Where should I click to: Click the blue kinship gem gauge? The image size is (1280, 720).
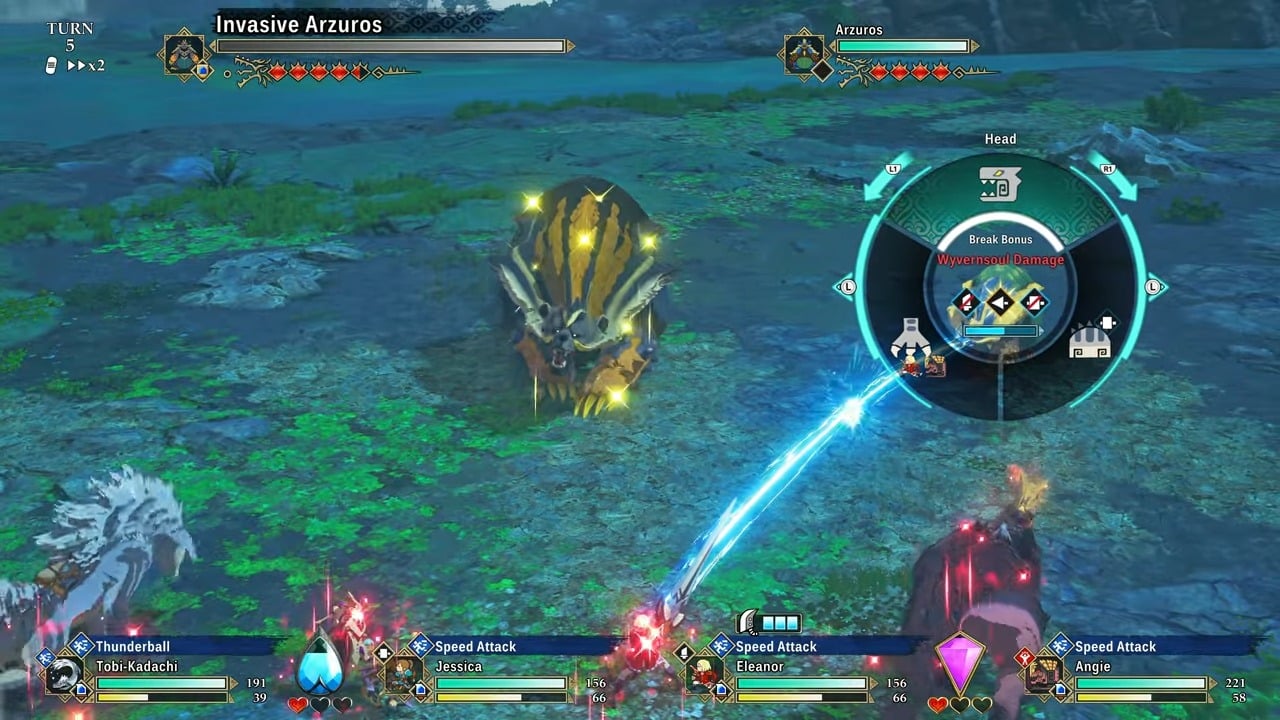click(x=320, y=663)
